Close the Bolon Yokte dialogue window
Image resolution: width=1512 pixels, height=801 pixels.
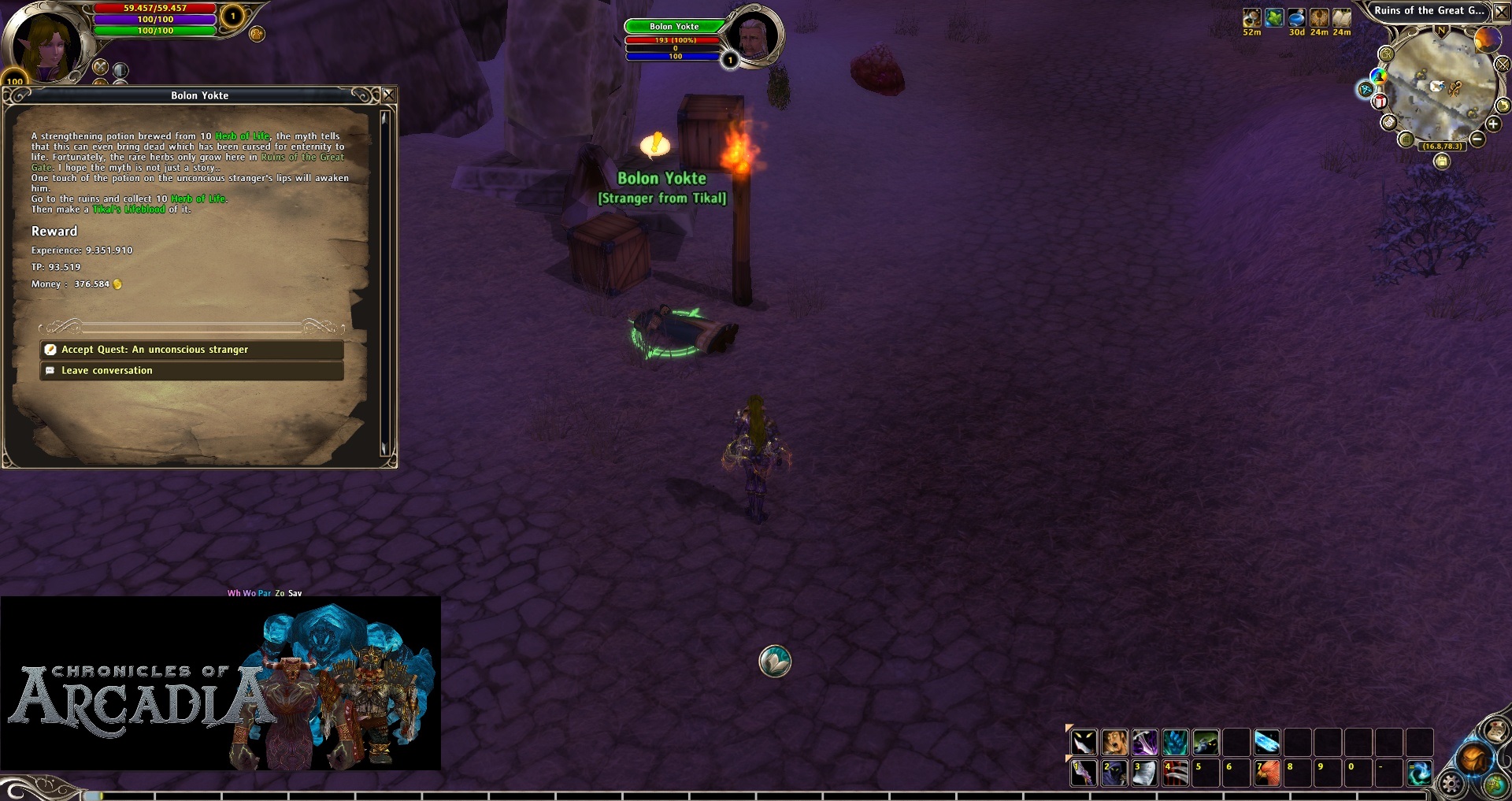click(x=389, y=95)
